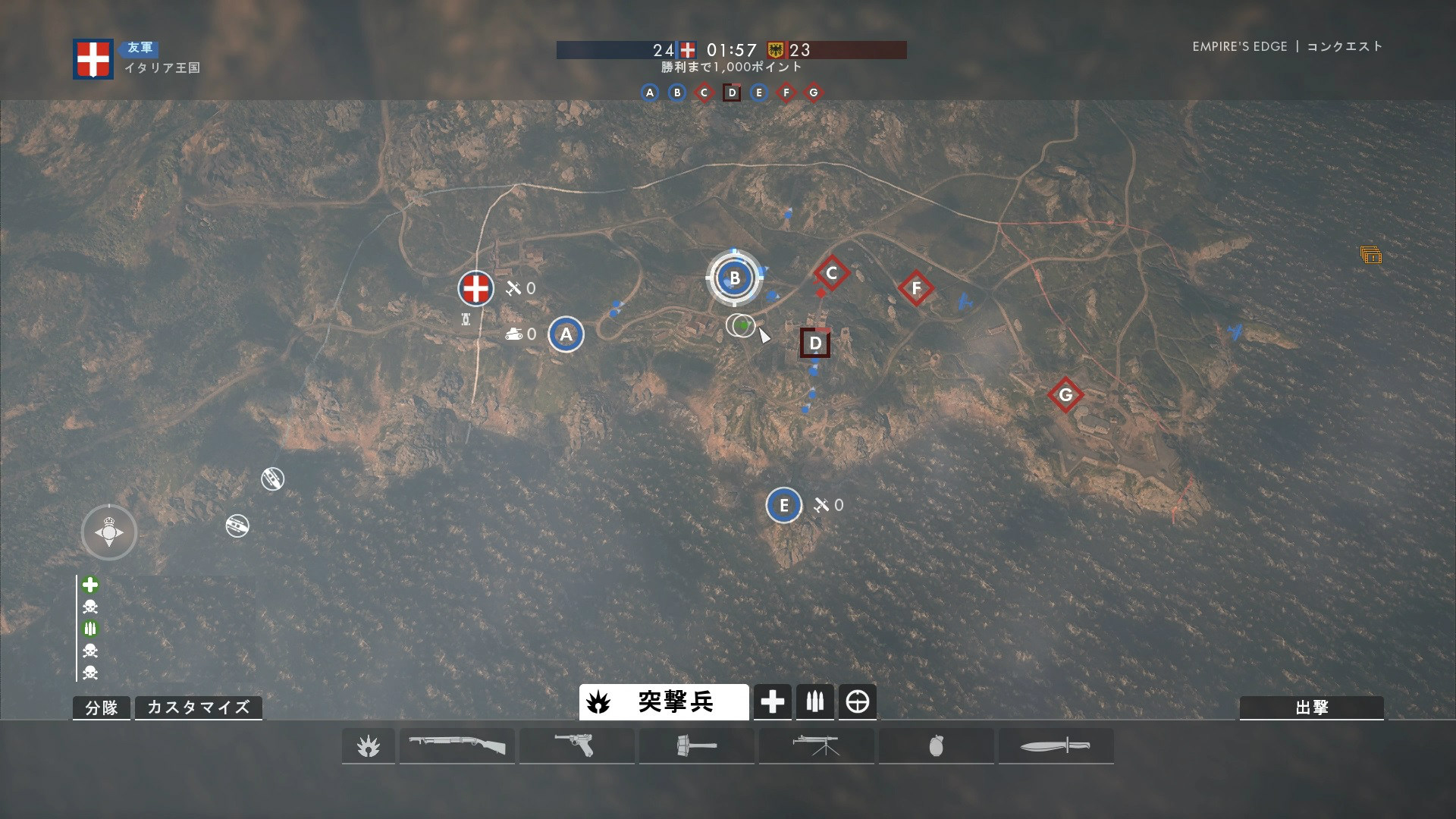Choose the anti-tank hammer gadget slot
1456x819 pixels.
(x=696, y=746)
